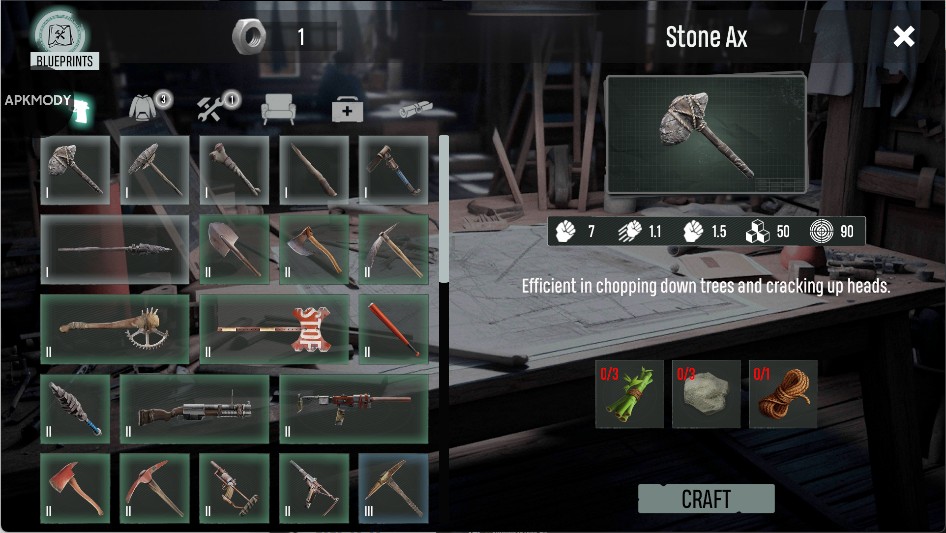Screen dimensions: 946x533
Task: Select the rolled scroll category tab
Action: 415,109
